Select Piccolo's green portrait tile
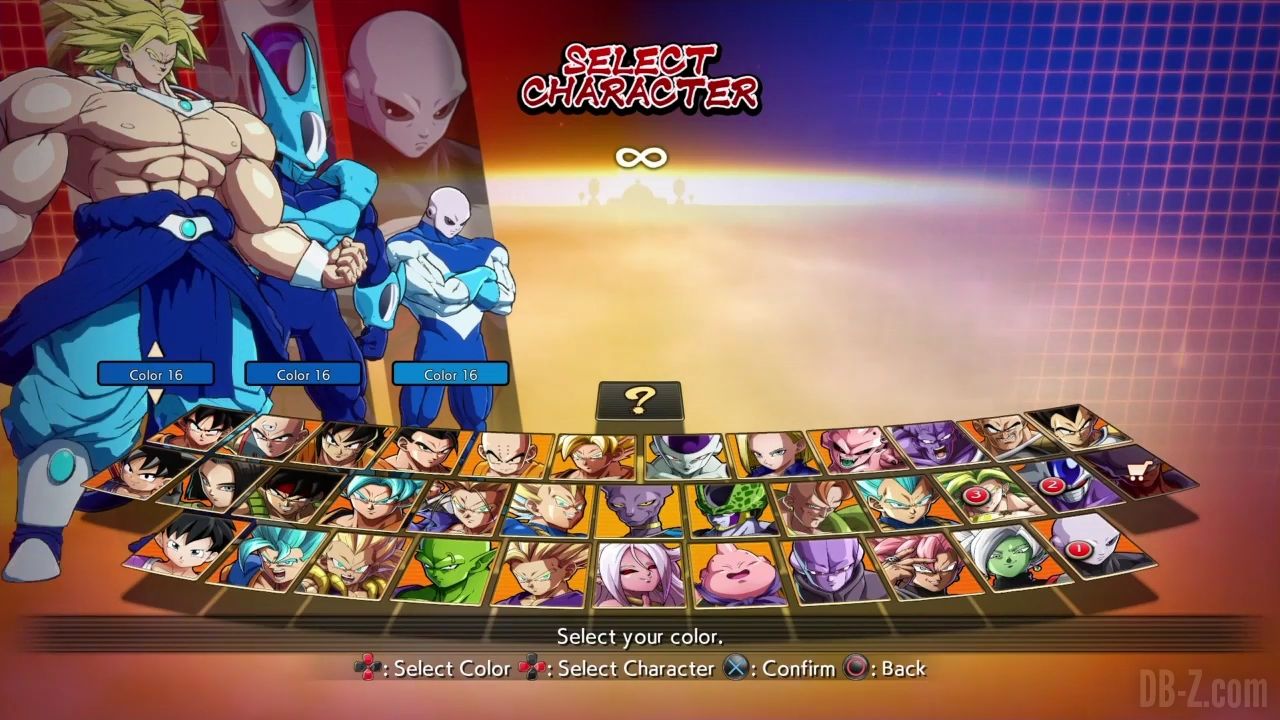Image resolution: width=1280 pixels, height=720 pixels. click(x=442, y=568)
